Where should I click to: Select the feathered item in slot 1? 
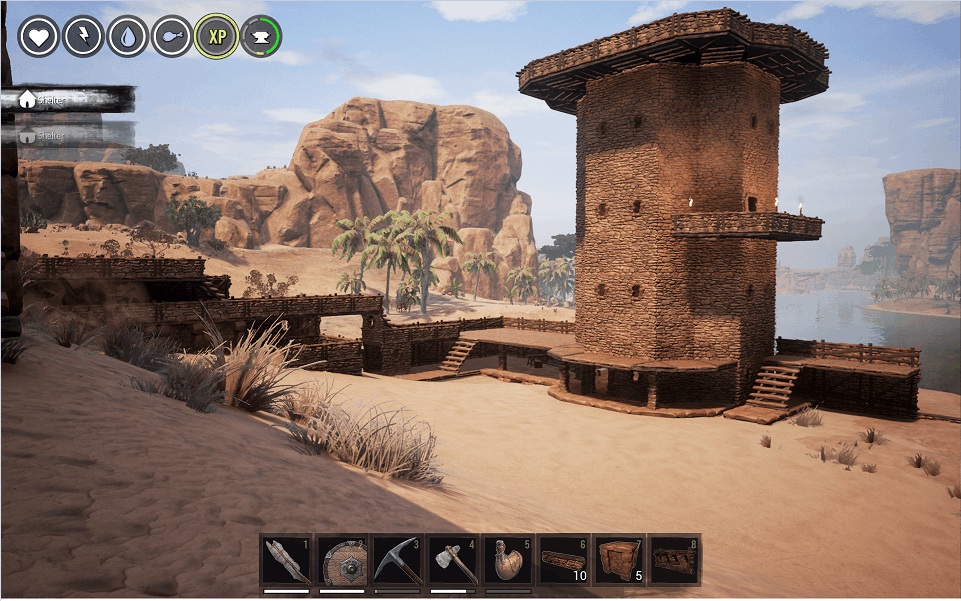287,561
